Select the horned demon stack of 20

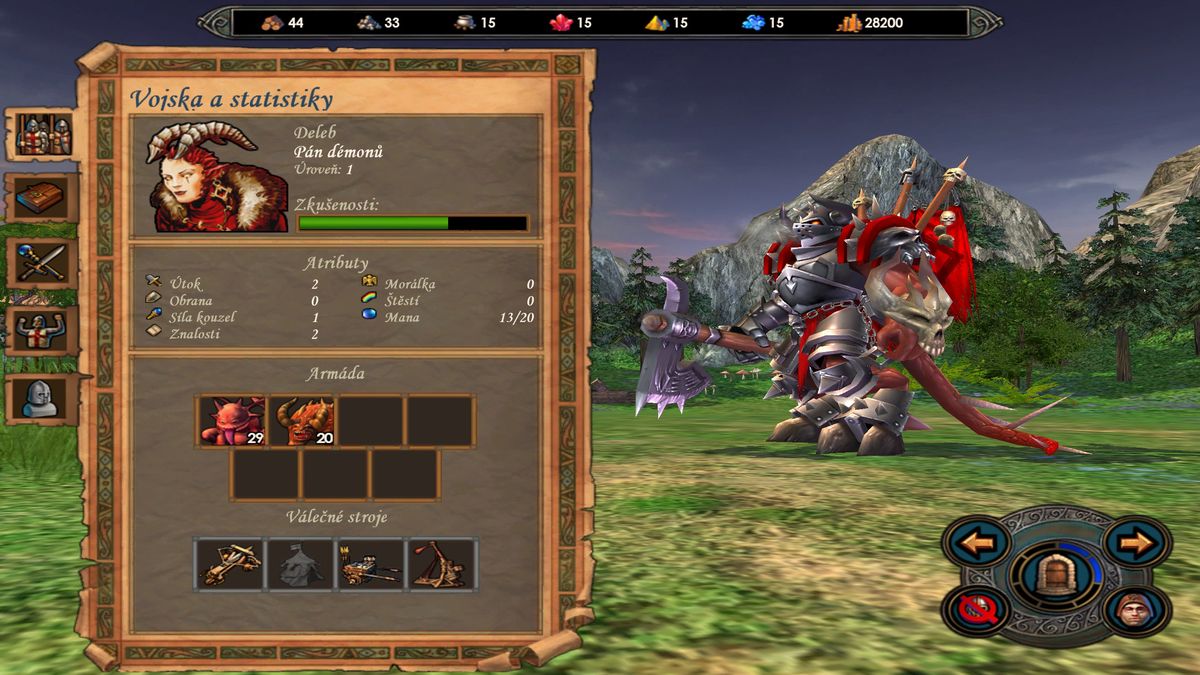coord(301,420)
